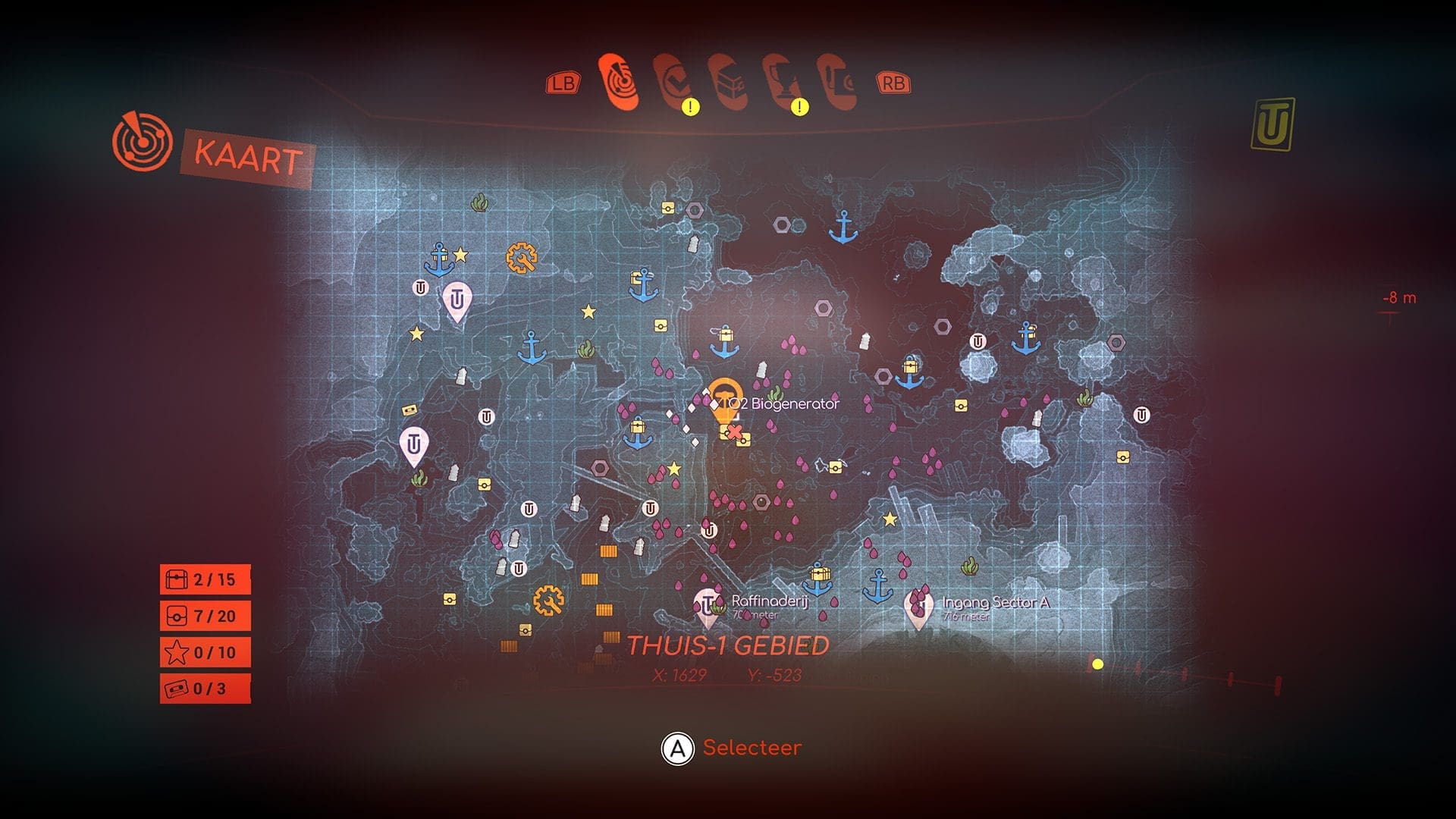Open the checkmark objectives tab
The height and width of the screenshot is (819, 1456).
pyautogui.click(x=673, y=82)
